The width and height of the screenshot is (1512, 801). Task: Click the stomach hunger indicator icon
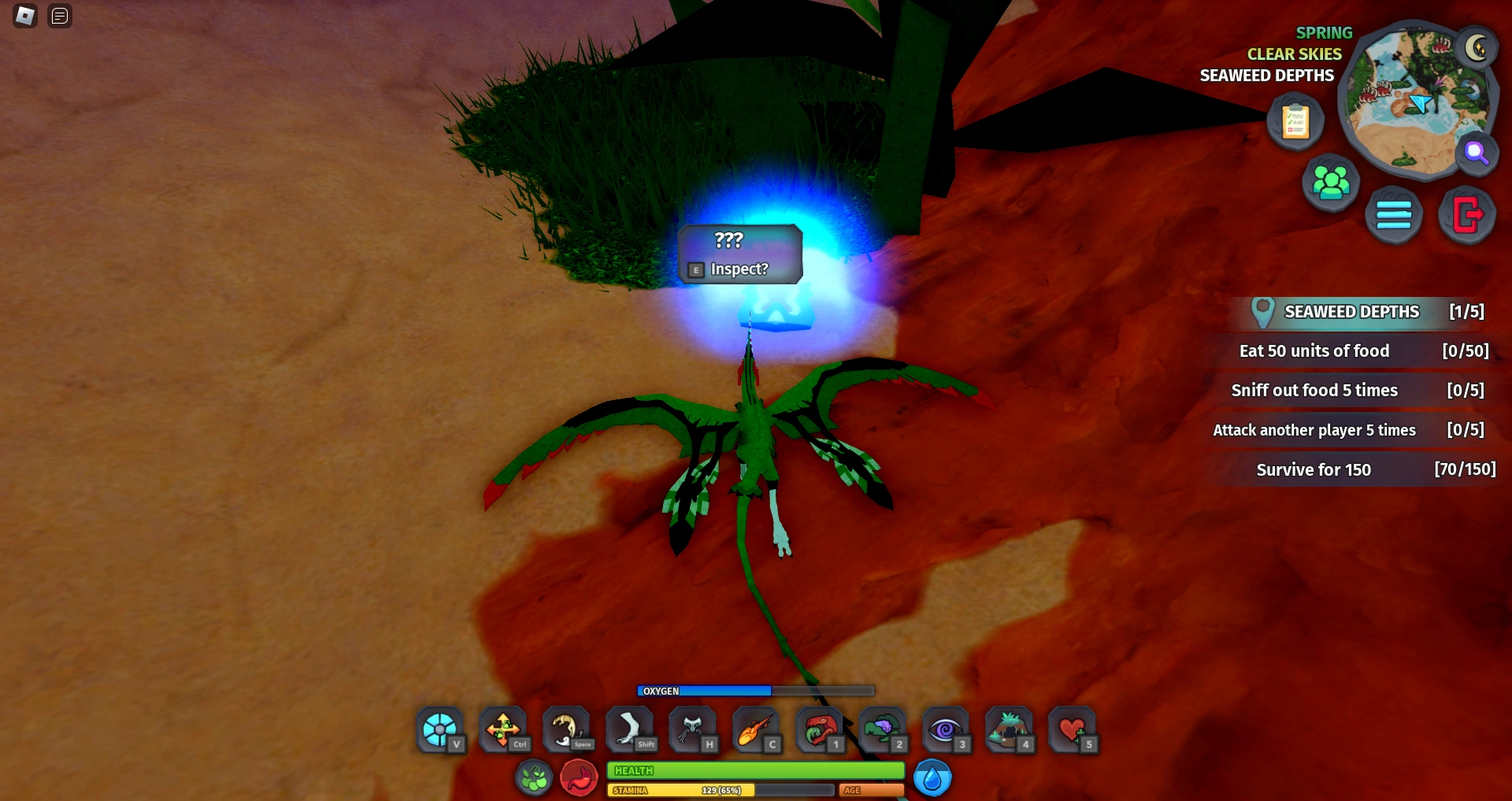pyautogui.click(x=579, y=776)
